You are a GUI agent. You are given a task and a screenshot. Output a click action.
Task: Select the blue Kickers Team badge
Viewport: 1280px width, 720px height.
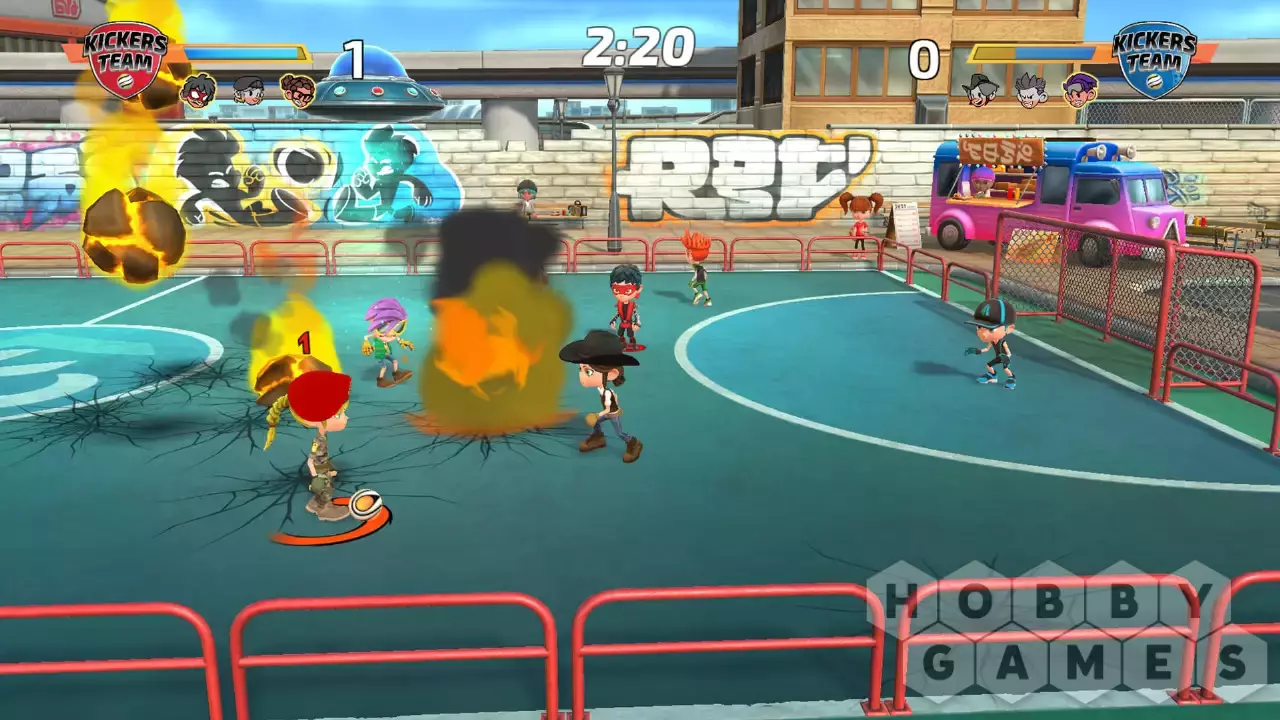[1154, 58]
